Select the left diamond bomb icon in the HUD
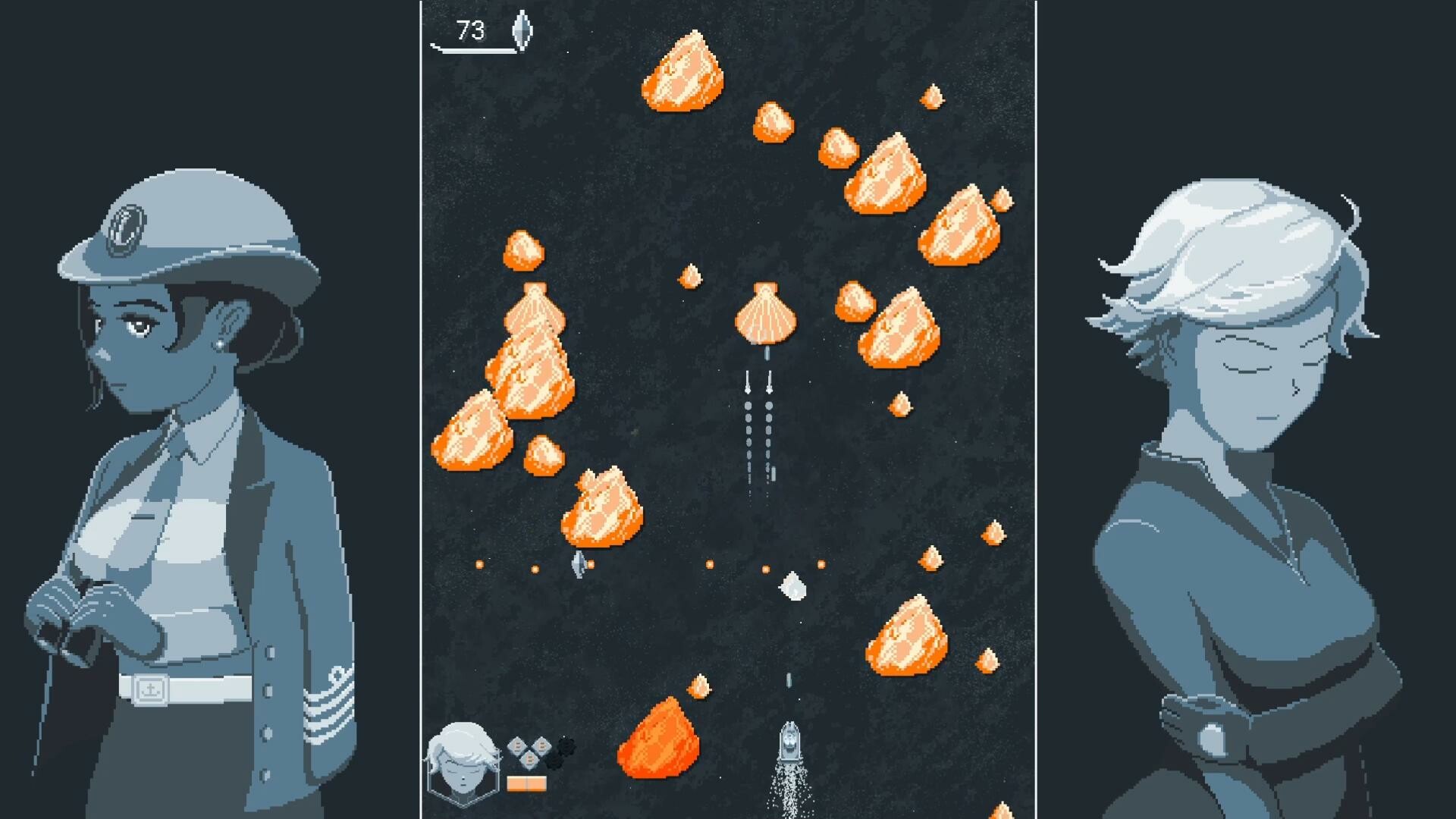1456x819 pixels. (518, 745)
